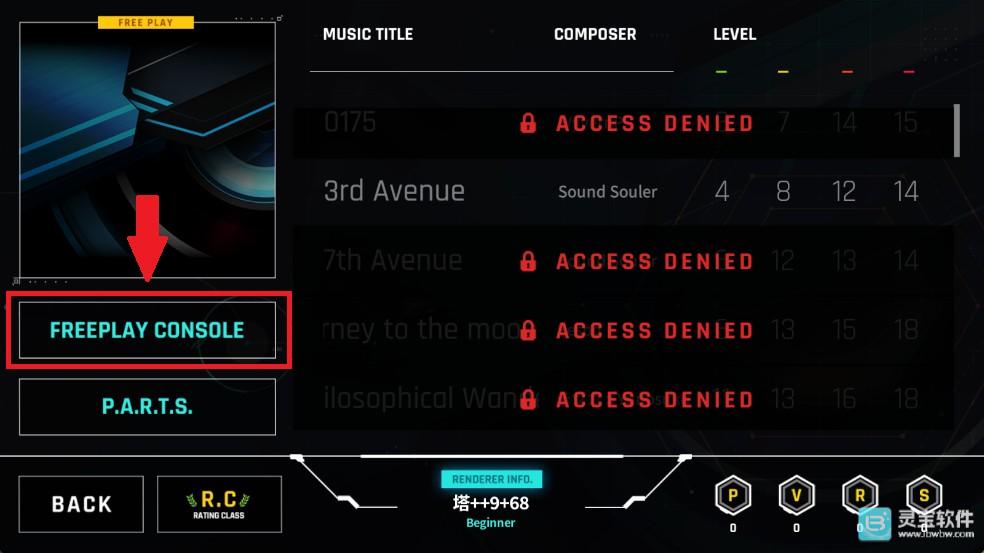Select the locked 0175 song row
984x553 pixels.
(620, 123)
